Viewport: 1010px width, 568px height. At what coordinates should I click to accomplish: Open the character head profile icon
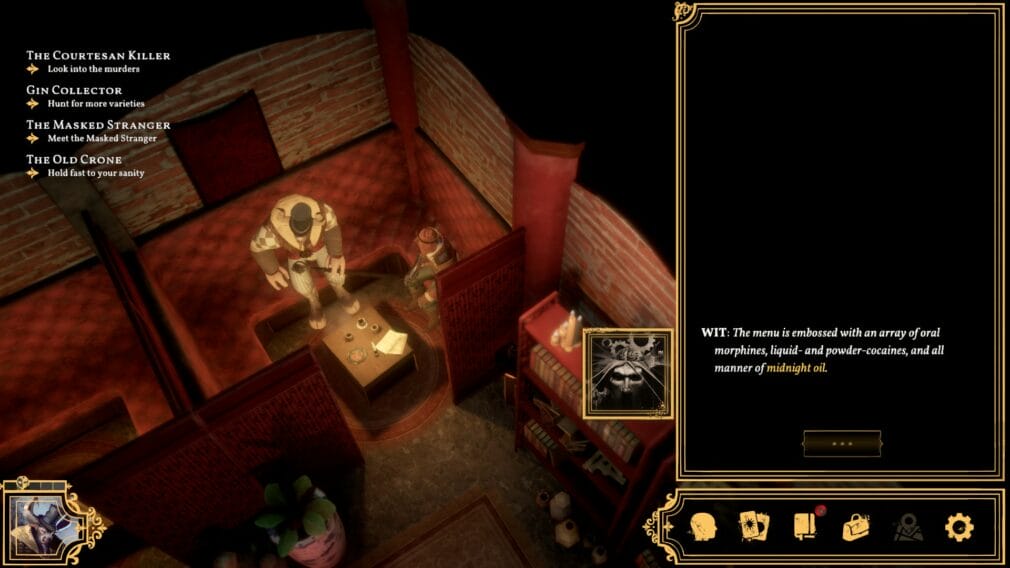[x=705, y=526]
